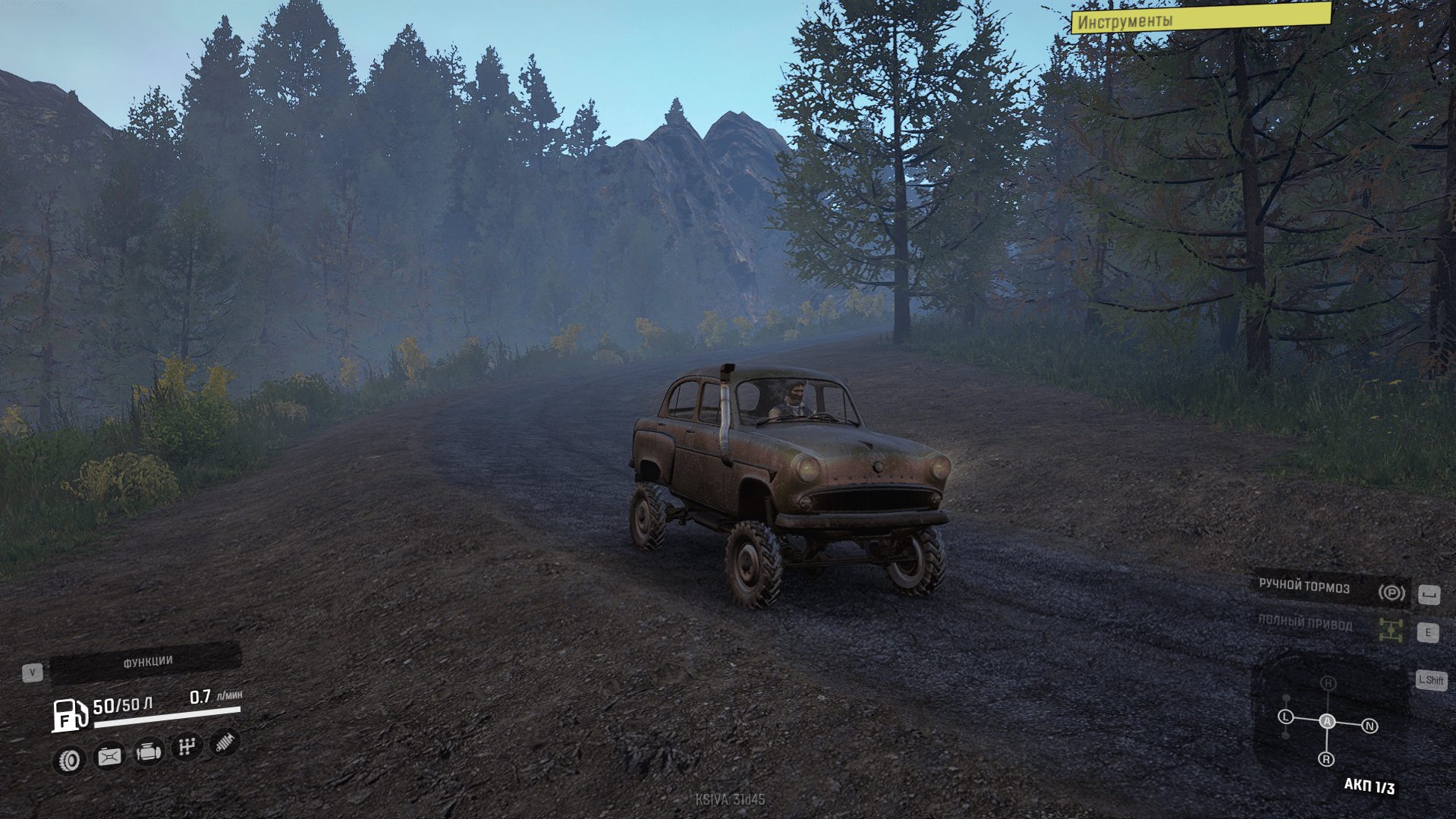This screenshot has width=1456, height=819.
Task: Select the H high gear
Action: (1328, 683)
